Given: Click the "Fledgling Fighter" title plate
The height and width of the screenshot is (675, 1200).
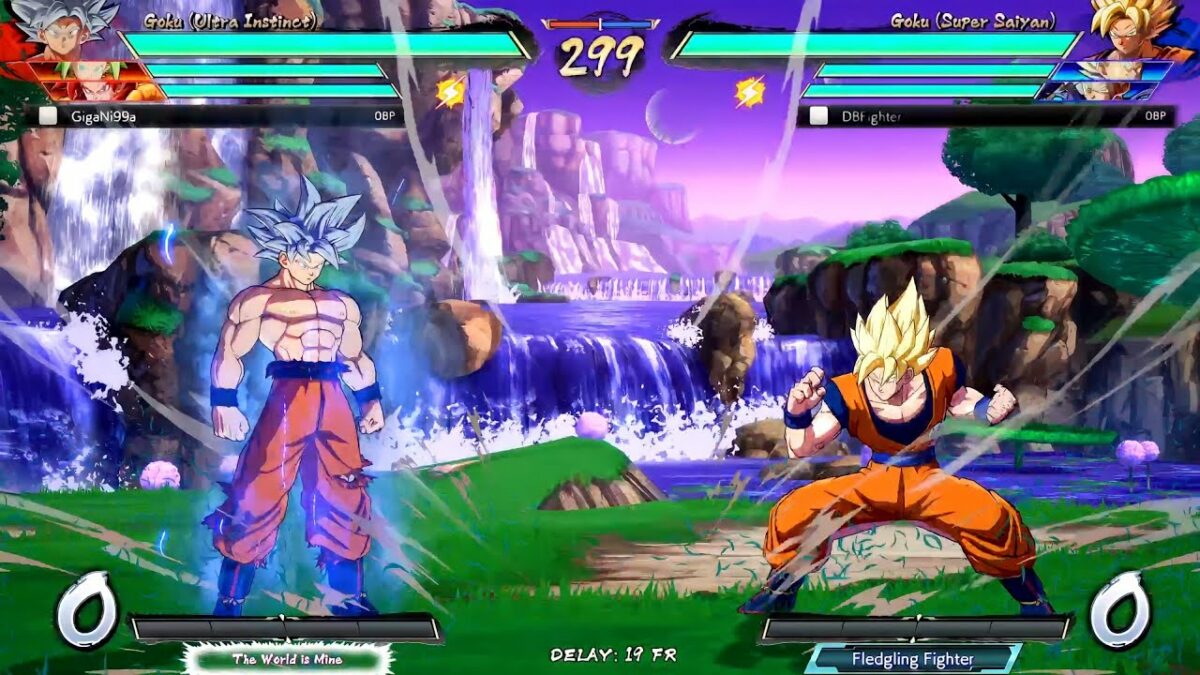Looking at the screenshot, I should tap(912, 659).
